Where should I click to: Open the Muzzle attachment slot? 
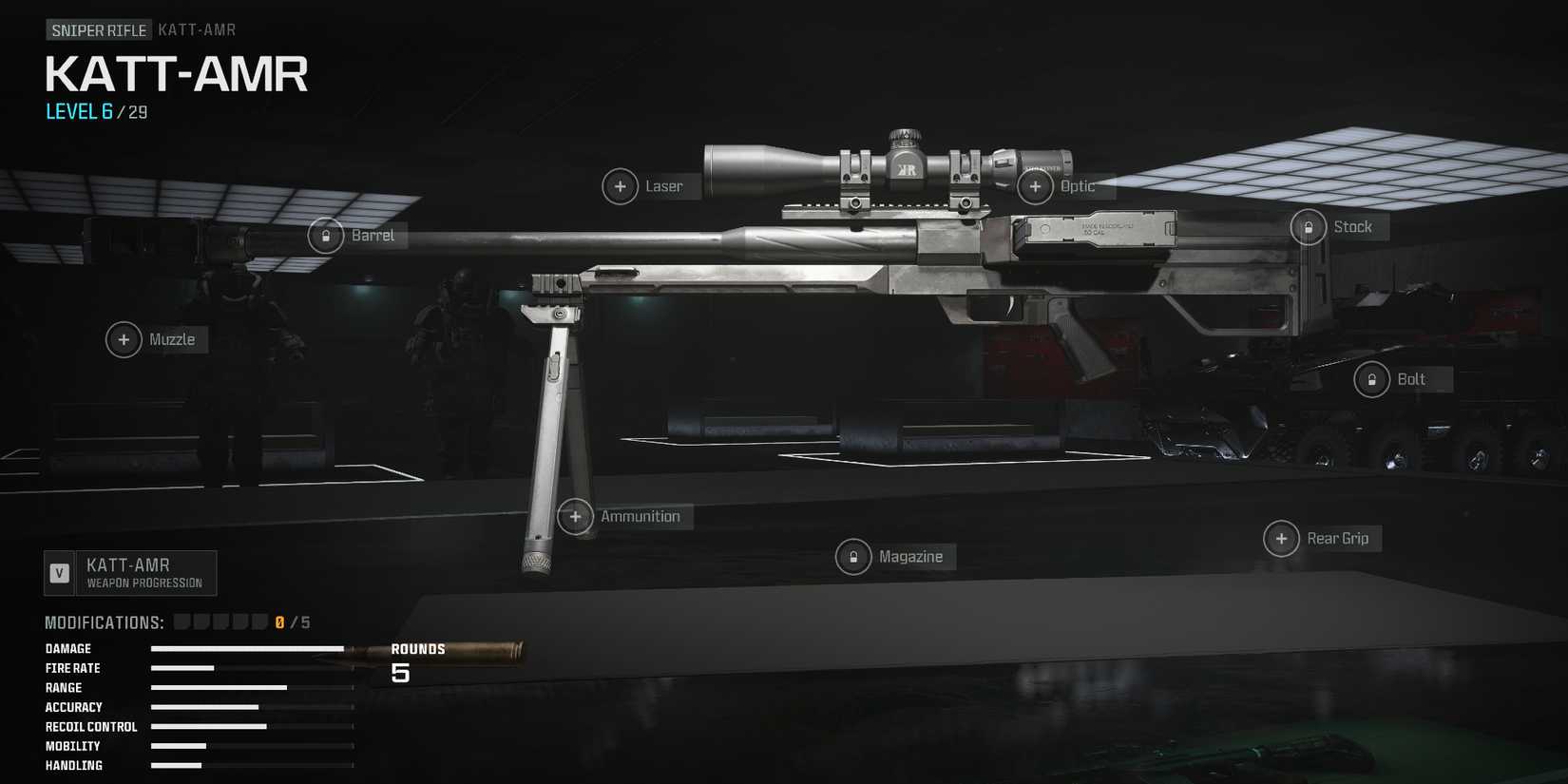click(x=124, y=339)
